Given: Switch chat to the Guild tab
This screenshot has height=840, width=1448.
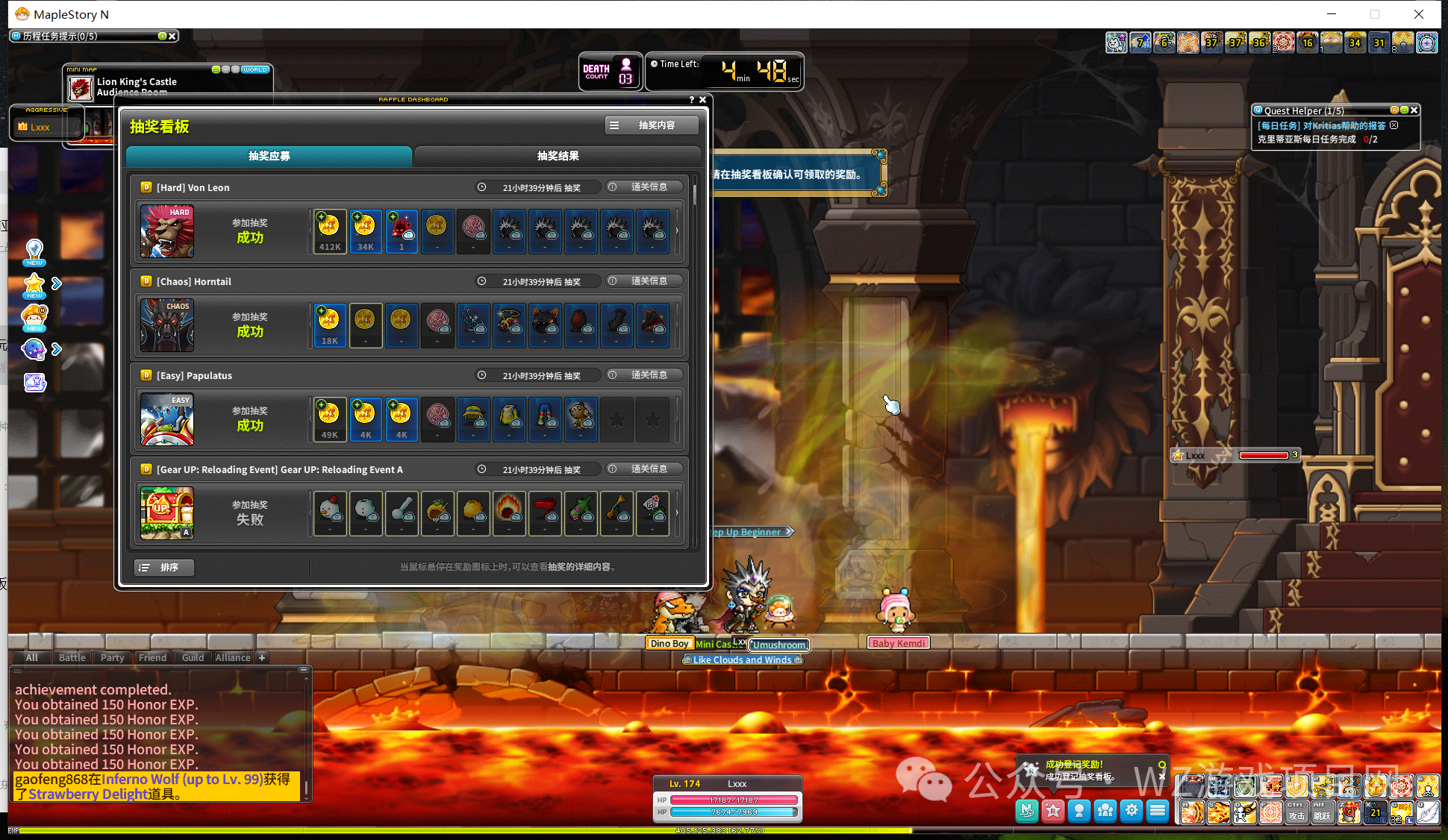Looking at the screenshot, I should click(193, 657).
